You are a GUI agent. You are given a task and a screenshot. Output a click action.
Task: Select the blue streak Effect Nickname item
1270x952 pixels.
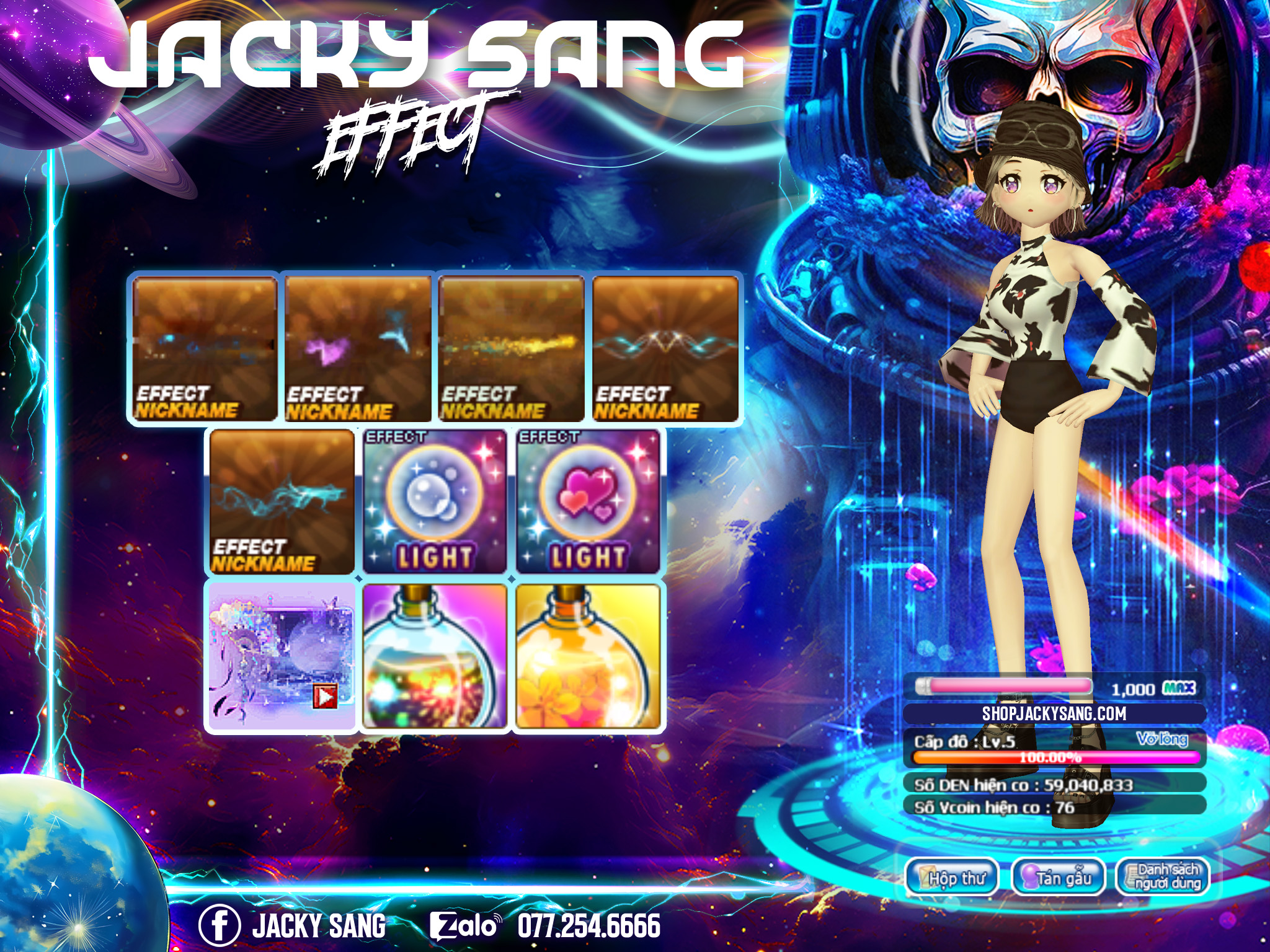tap(204, 349)
